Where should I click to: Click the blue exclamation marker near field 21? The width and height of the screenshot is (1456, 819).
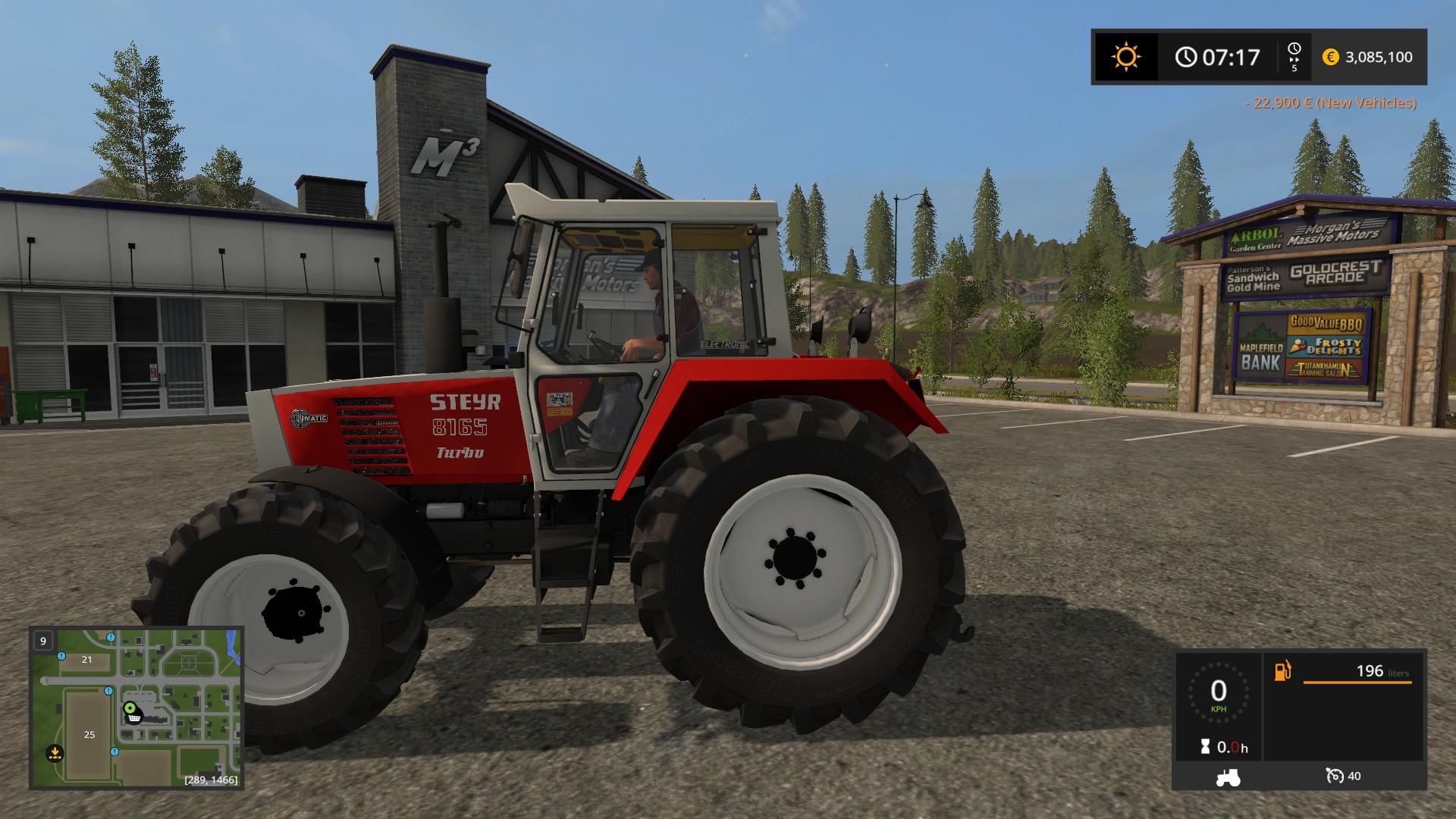[x=61, y=657]
